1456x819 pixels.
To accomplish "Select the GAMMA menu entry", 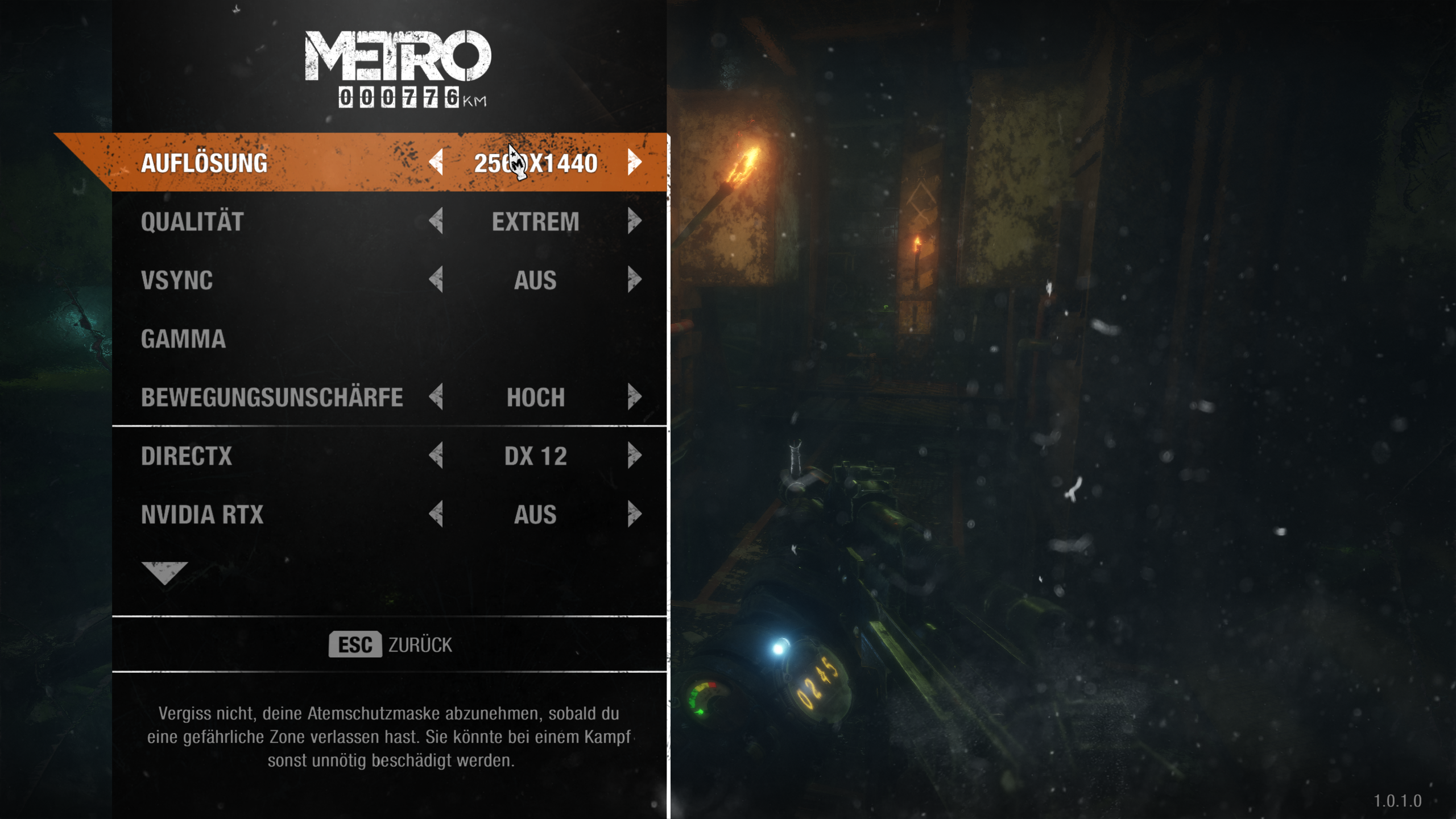I will (186, 339).
